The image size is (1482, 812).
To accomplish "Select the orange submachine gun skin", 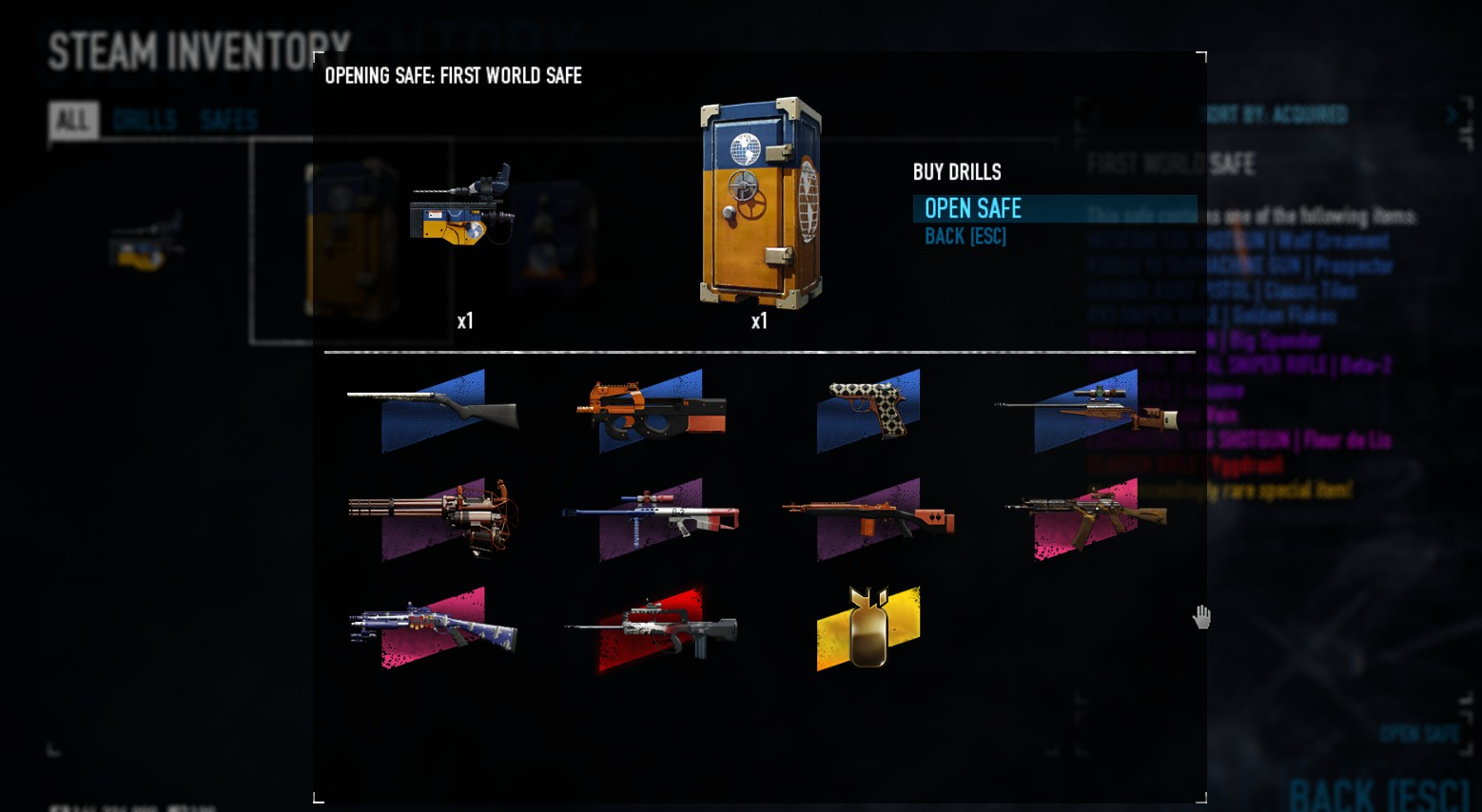I will coord(652,410).
